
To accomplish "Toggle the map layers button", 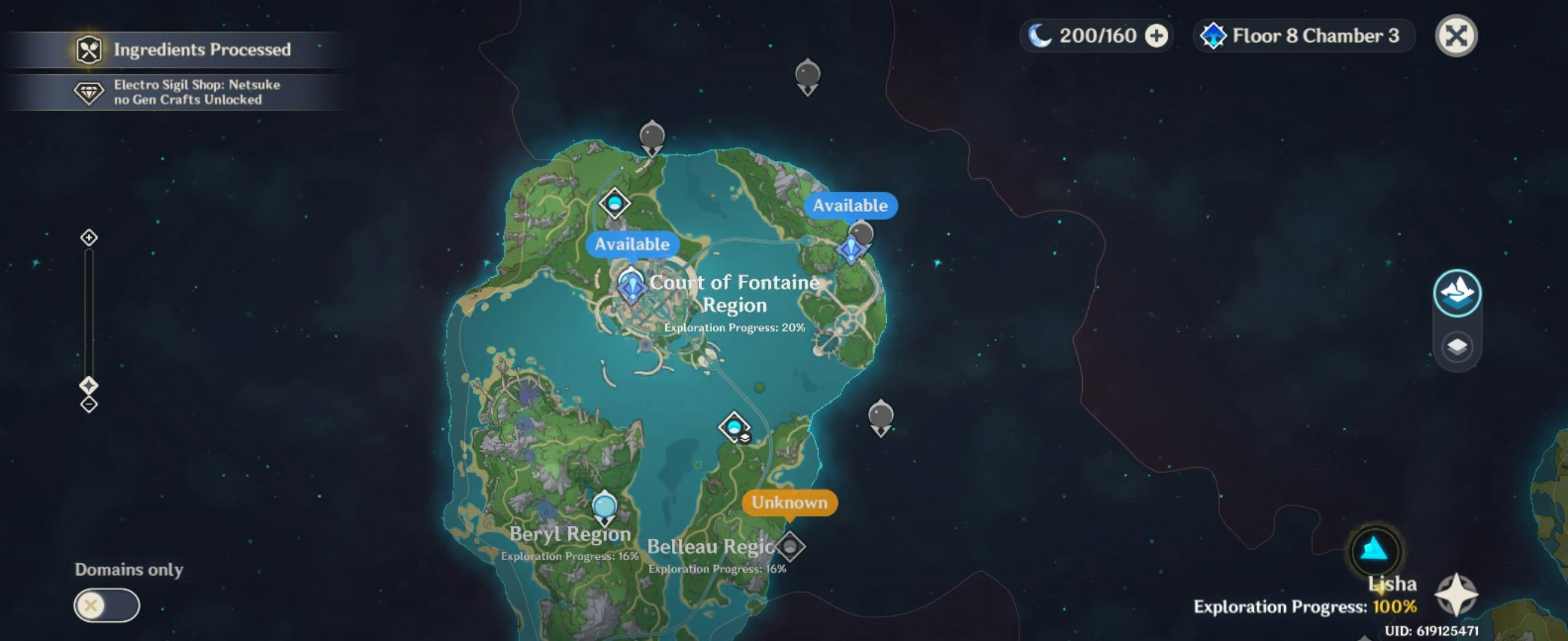I will [1456, 347].
